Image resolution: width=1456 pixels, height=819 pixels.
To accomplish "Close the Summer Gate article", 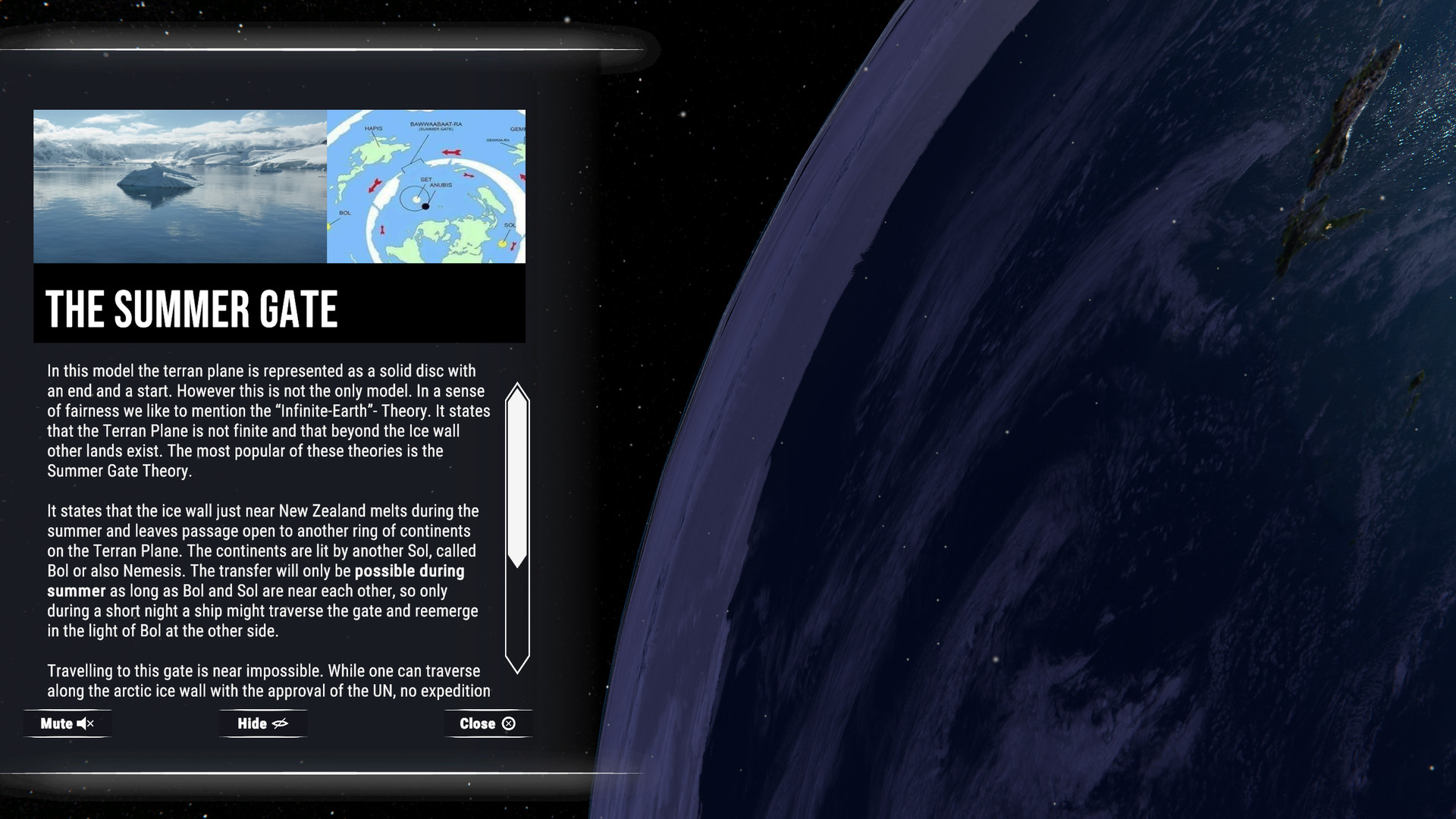I will point(487,723).
